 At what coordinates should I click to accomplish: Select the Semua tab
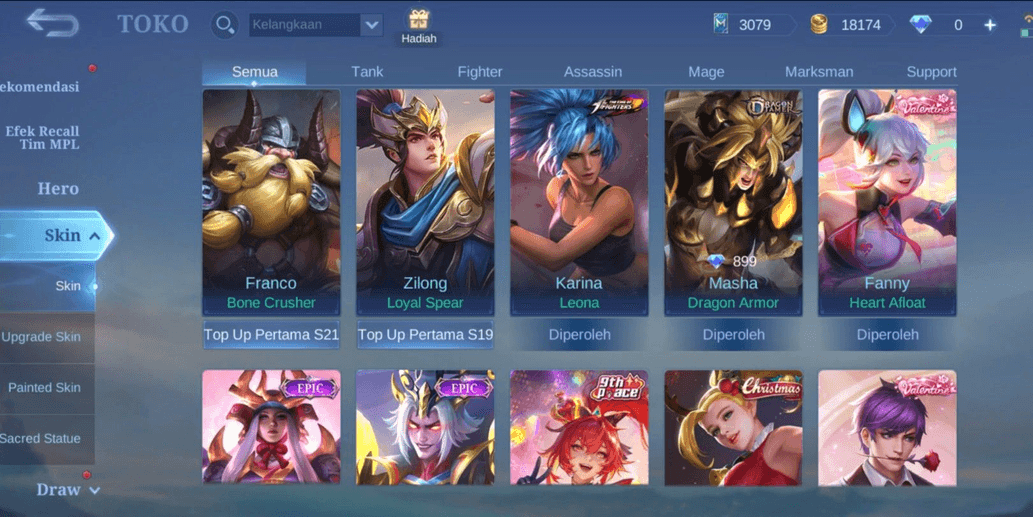(255, 72)
